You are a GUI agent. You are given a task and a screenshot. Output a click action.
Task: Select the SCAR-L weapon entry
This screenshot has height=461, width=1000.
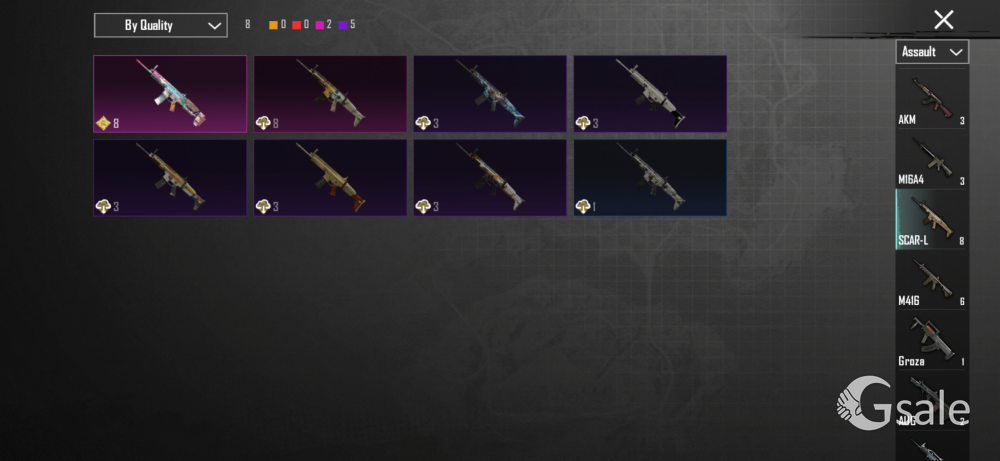(x=931, y=220)
